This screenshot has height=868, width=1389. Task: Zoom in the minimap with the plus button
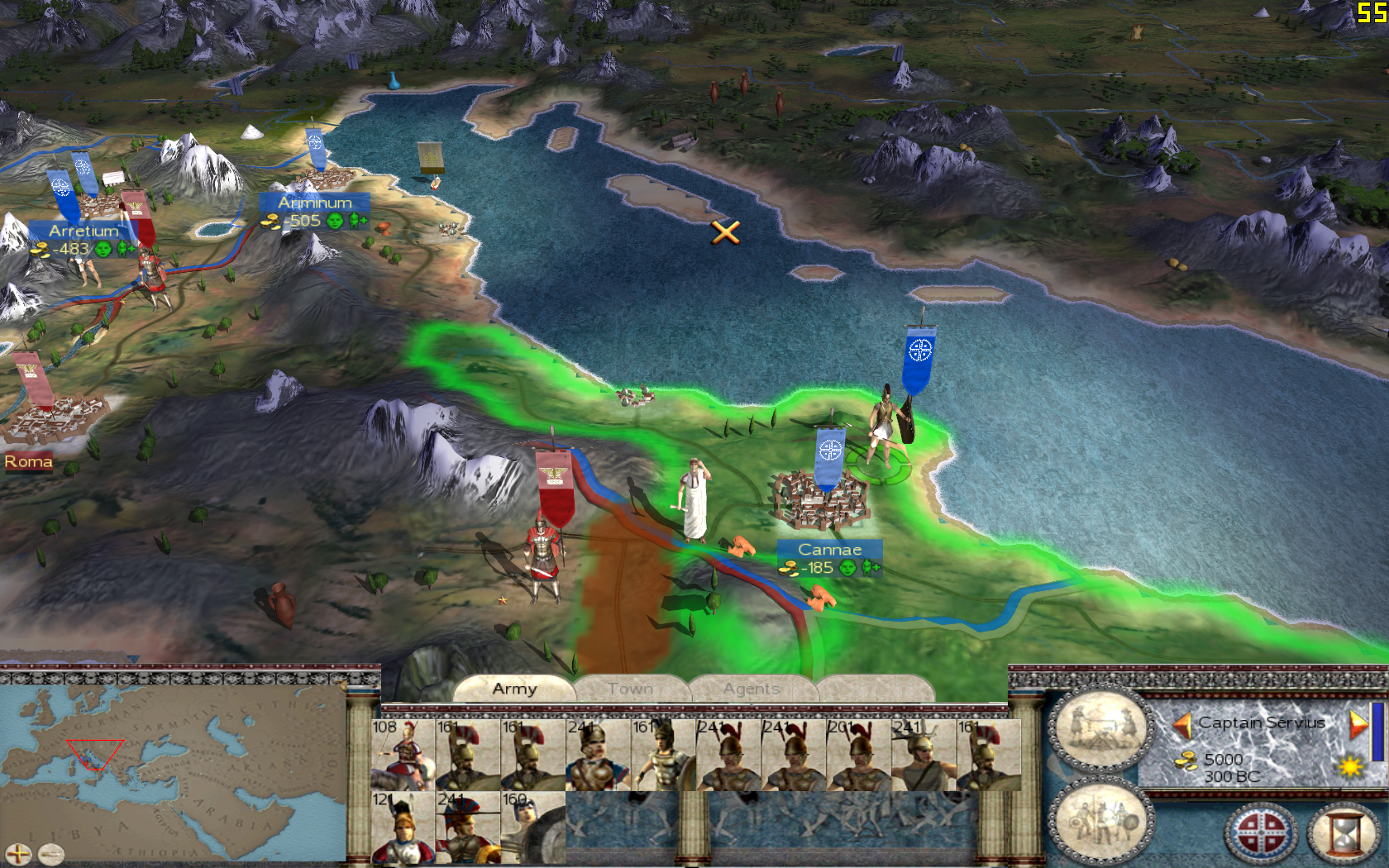[18, 854]
